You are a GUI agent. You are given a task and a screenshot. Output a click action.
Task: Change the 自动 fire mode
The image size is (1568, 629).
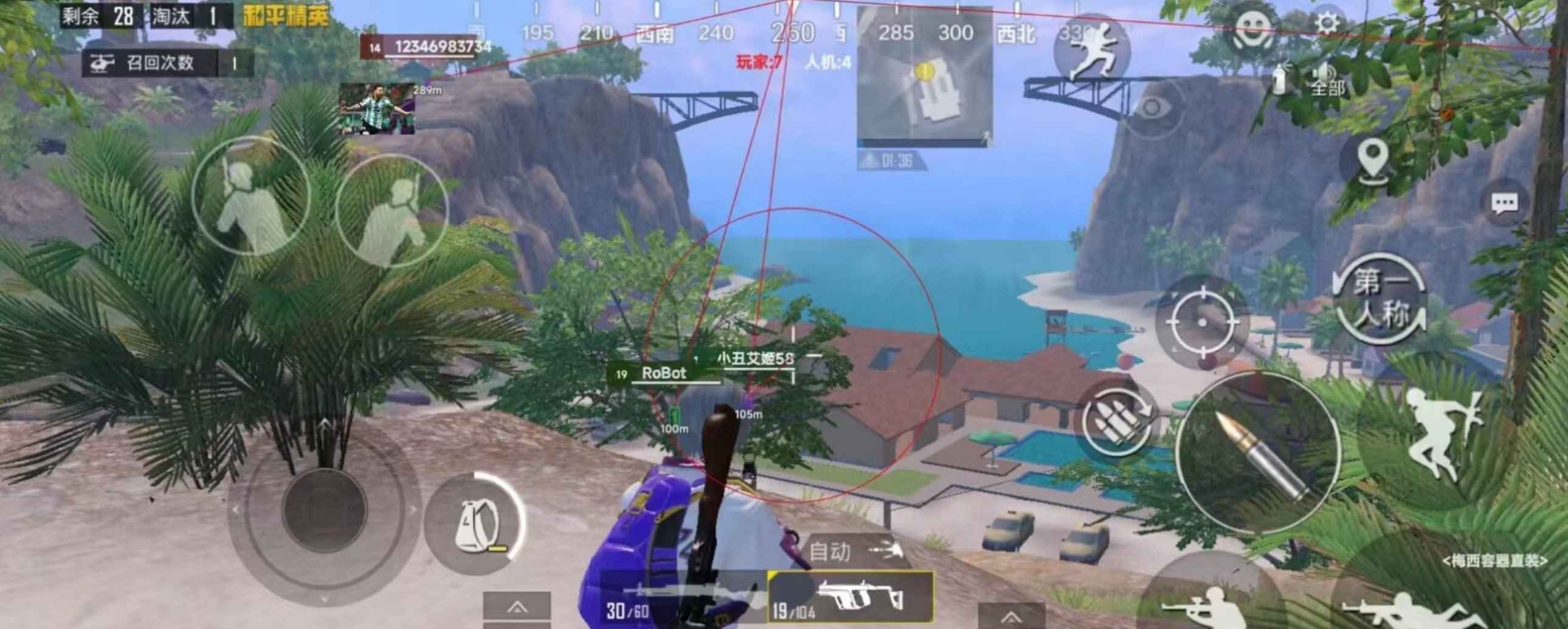tap(851, 552)
